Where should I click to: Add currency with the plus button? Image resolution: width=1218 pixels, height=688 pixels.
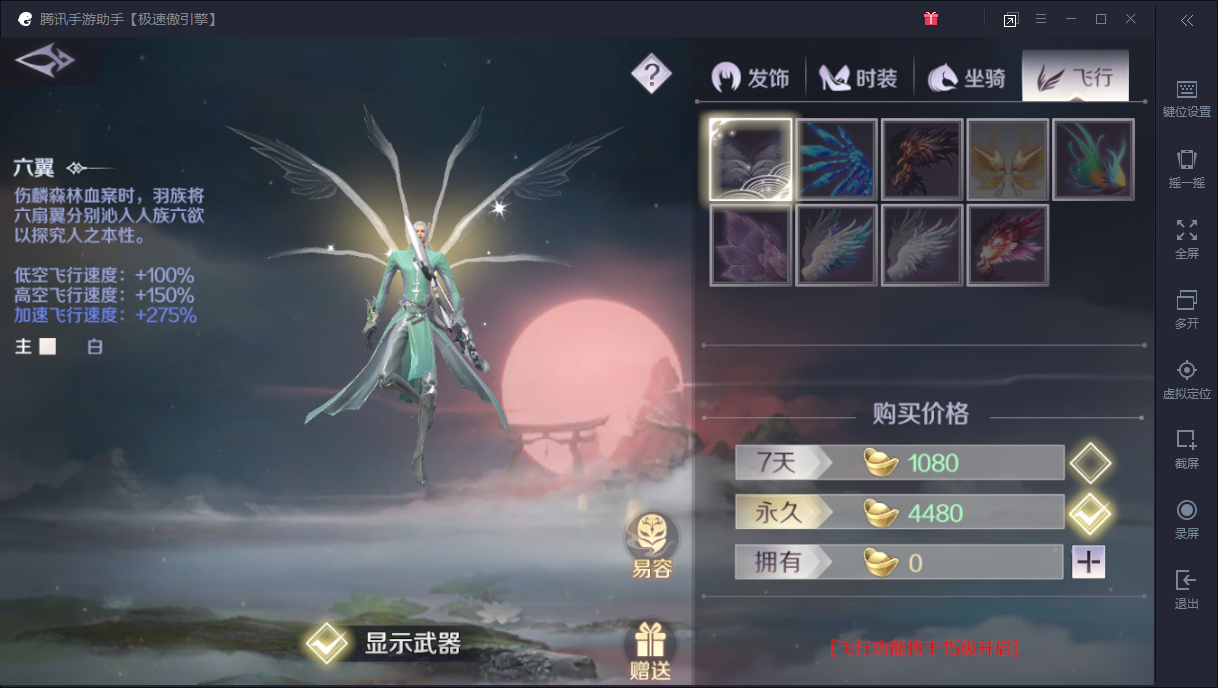click(1088, 562)
